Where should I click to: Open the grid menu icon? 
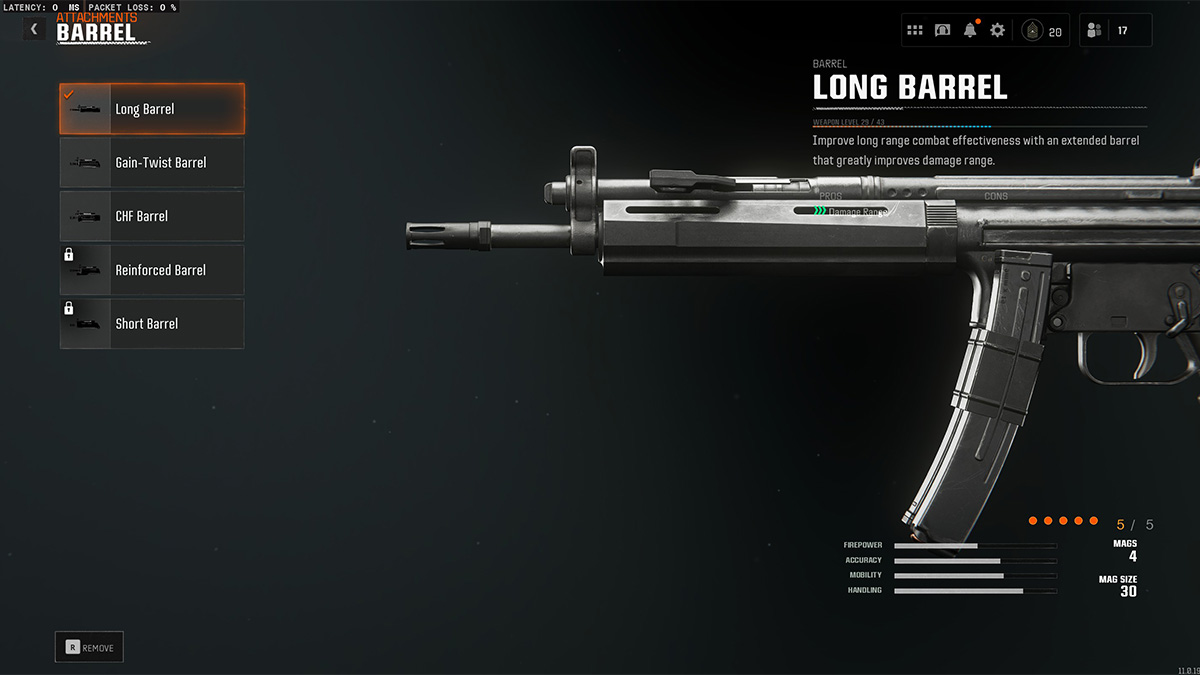[915, 30]
